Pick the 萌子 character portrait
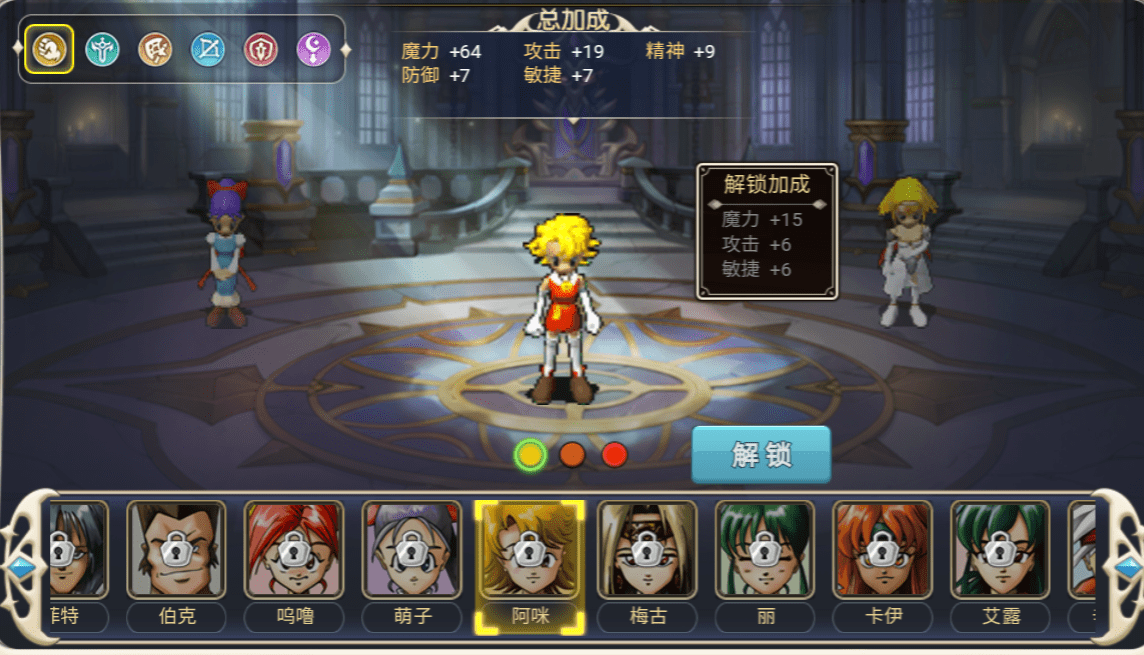Viewport: 1144px width, 655px height. click(412, 549)
